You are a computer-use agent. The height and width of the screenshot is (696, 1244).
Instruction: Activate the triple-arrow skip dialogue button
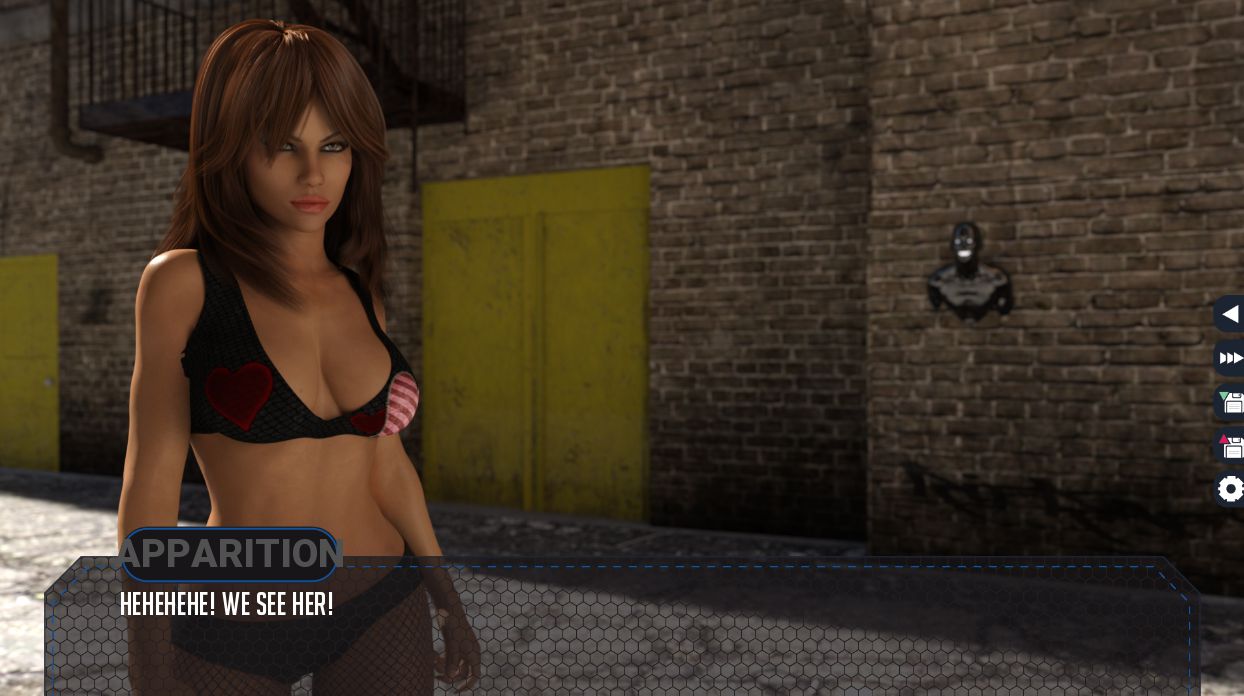tap(1230, 358)
